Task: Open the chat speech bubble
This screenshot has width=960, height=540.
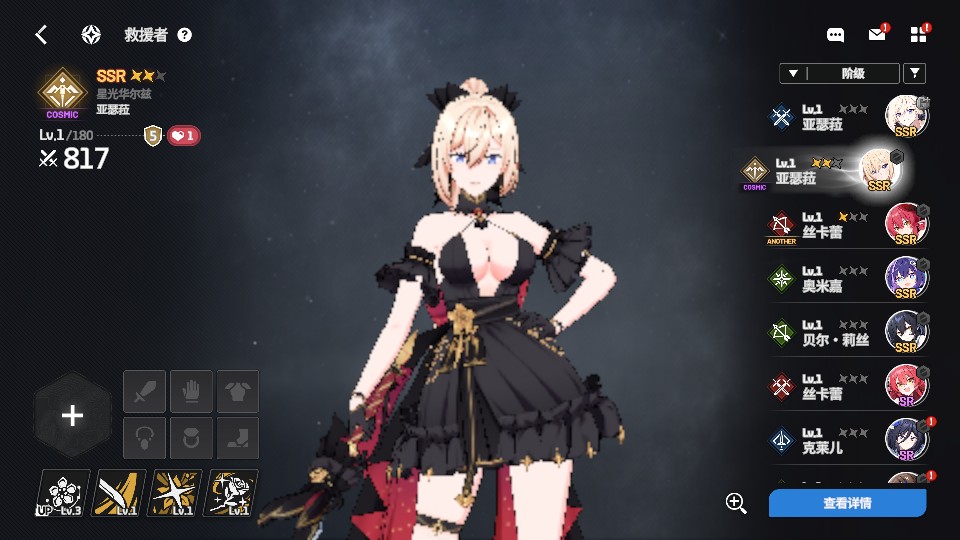Action: 836,35
